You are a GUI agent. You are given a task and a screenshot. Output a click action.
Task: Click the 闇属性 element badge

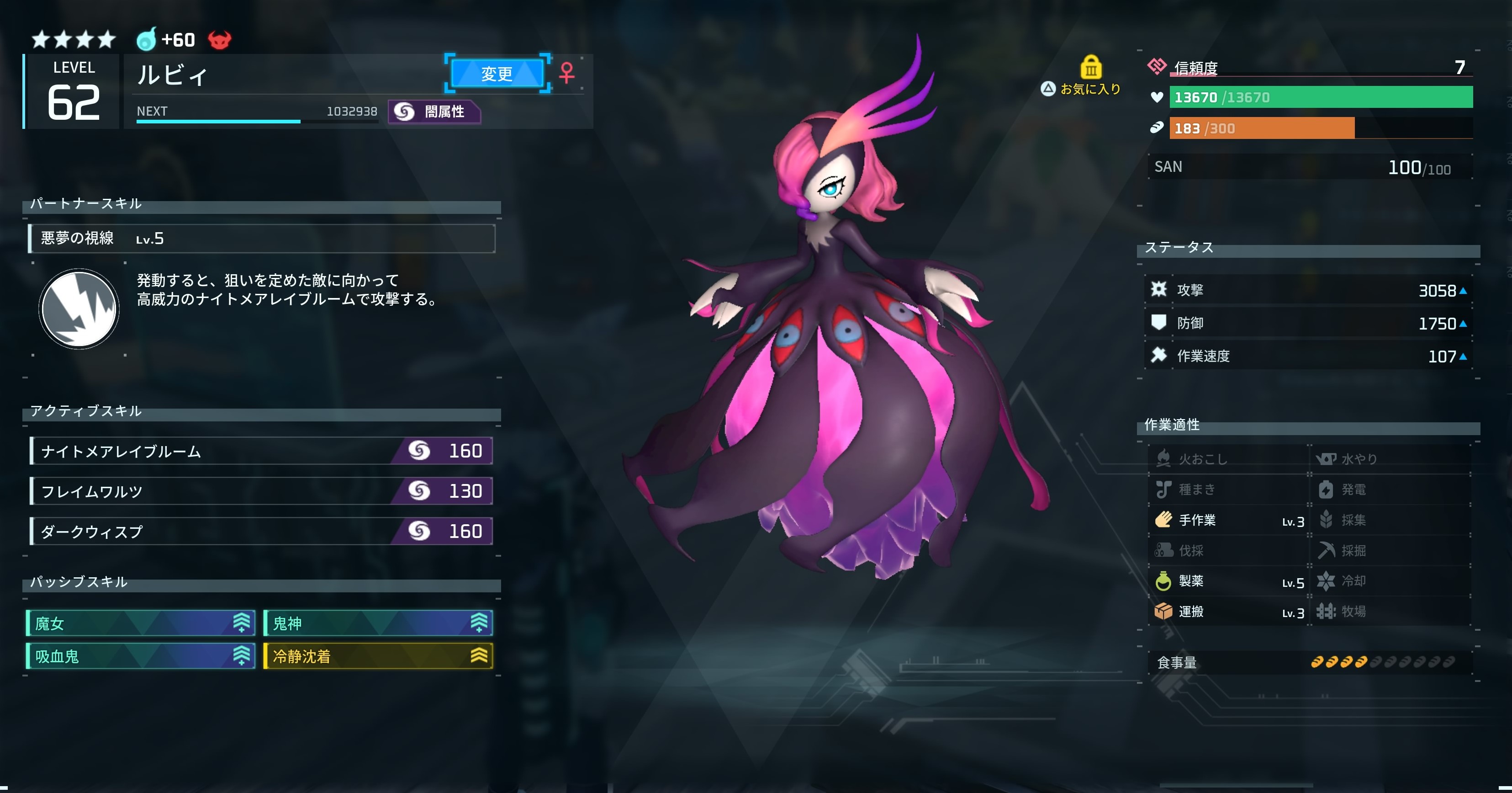tap(434, 112)
